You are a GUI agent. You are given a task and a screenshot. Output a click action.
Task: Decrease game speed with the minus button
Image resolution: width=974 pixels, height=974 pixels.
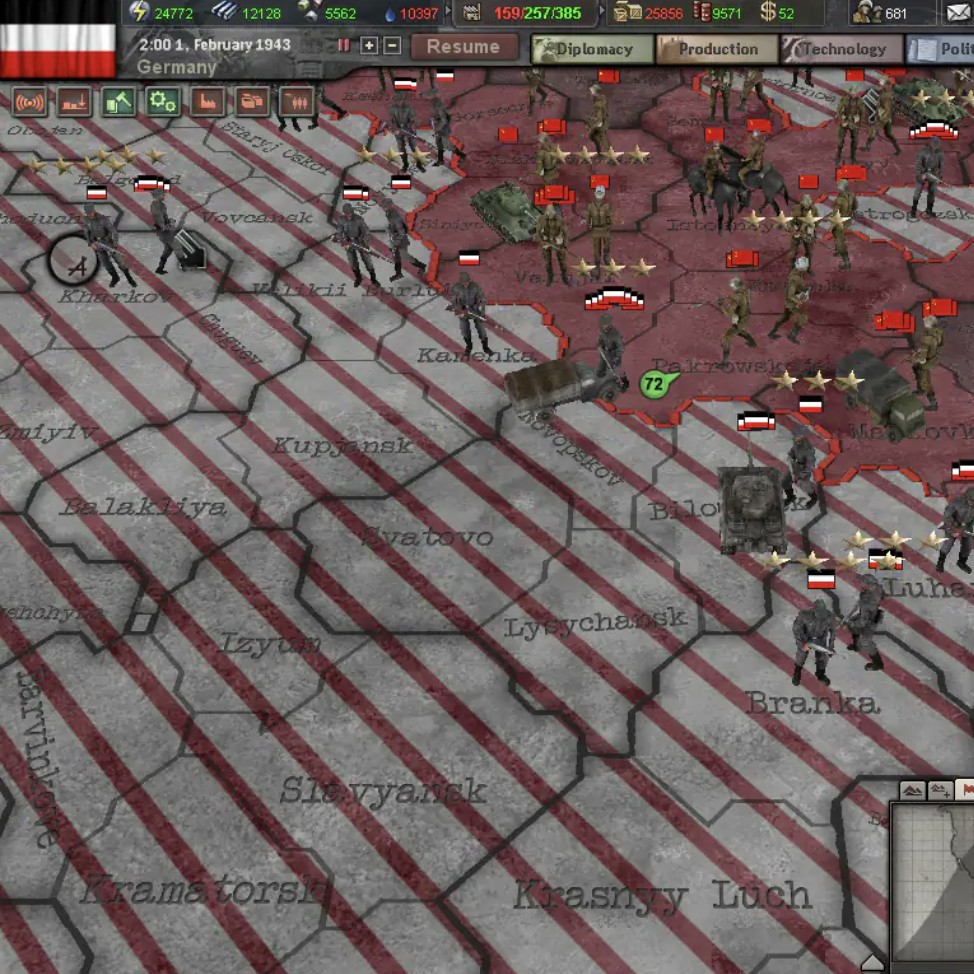click(392, 46)
